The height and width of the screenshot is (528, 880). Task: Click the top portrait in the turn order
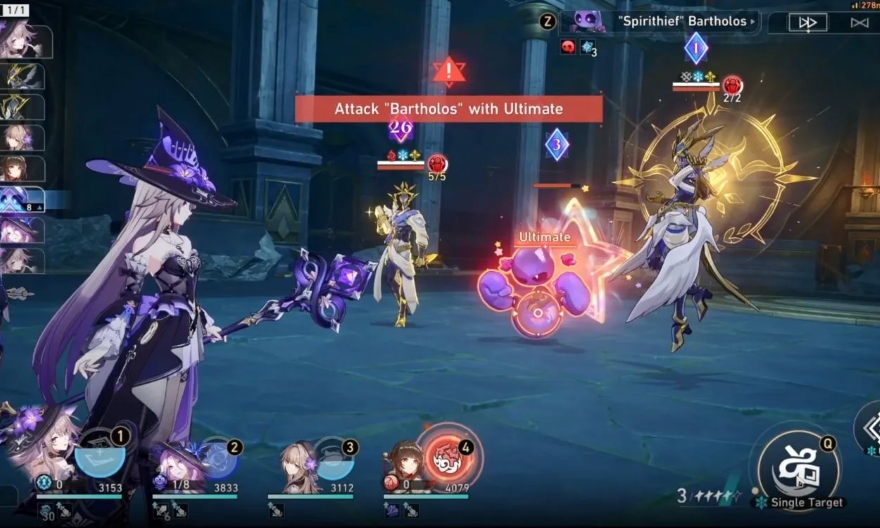point(21,40)
